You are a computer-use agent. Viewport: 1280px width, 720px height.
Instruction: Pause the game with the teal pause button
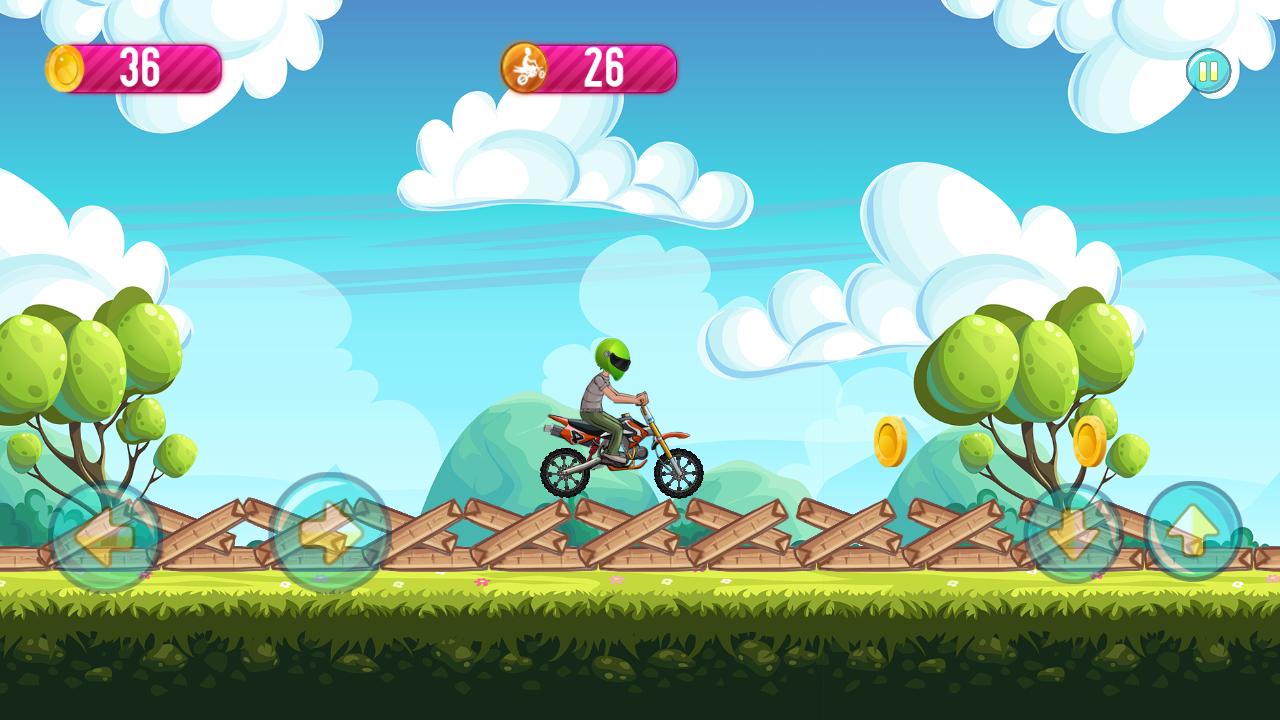click(1208, 70)
